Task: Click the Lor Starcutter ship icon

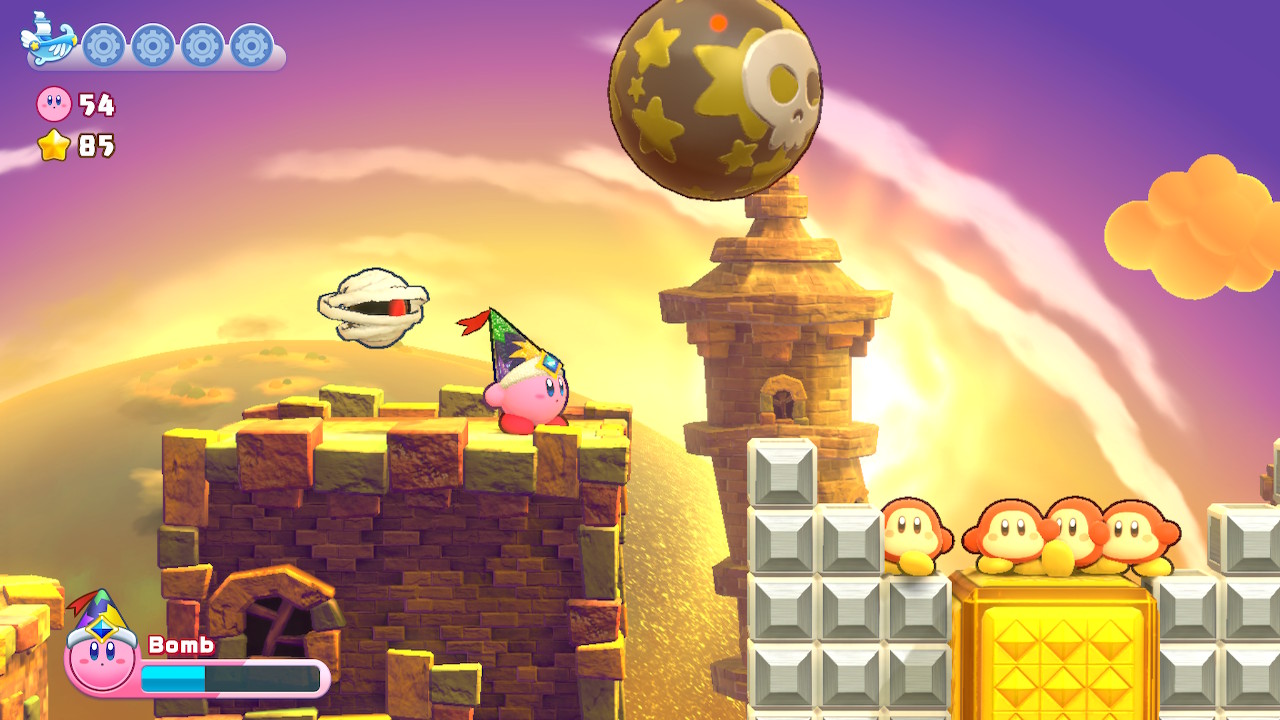Action: [x=42, y=40]
